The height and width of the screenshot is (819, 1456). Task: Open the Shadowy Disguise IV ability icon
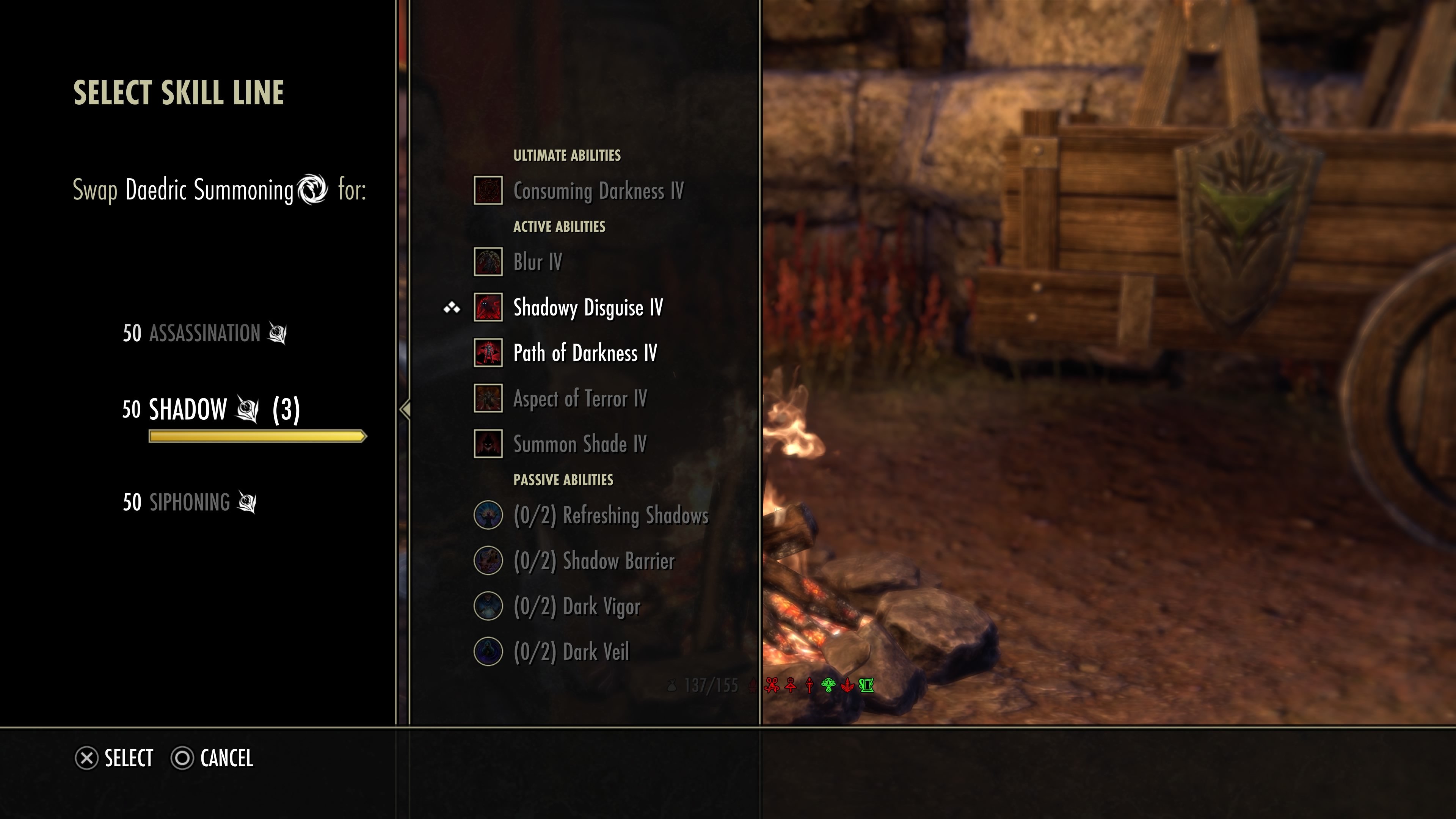(x=488, y=308)
